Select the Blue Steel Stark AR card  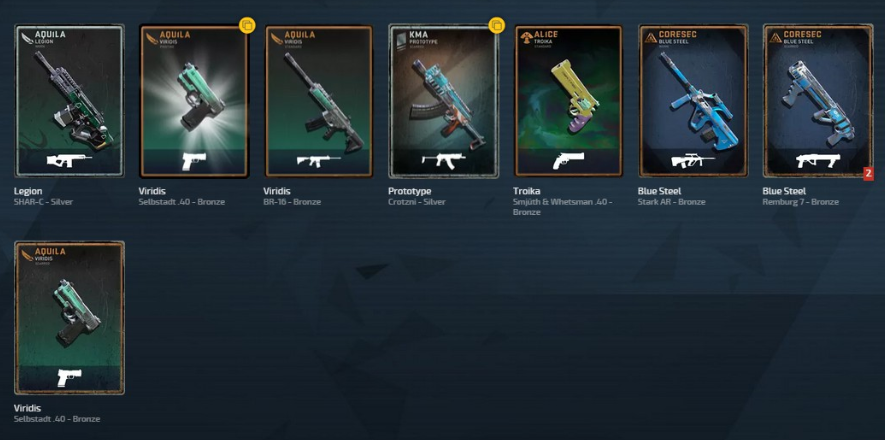692,100
